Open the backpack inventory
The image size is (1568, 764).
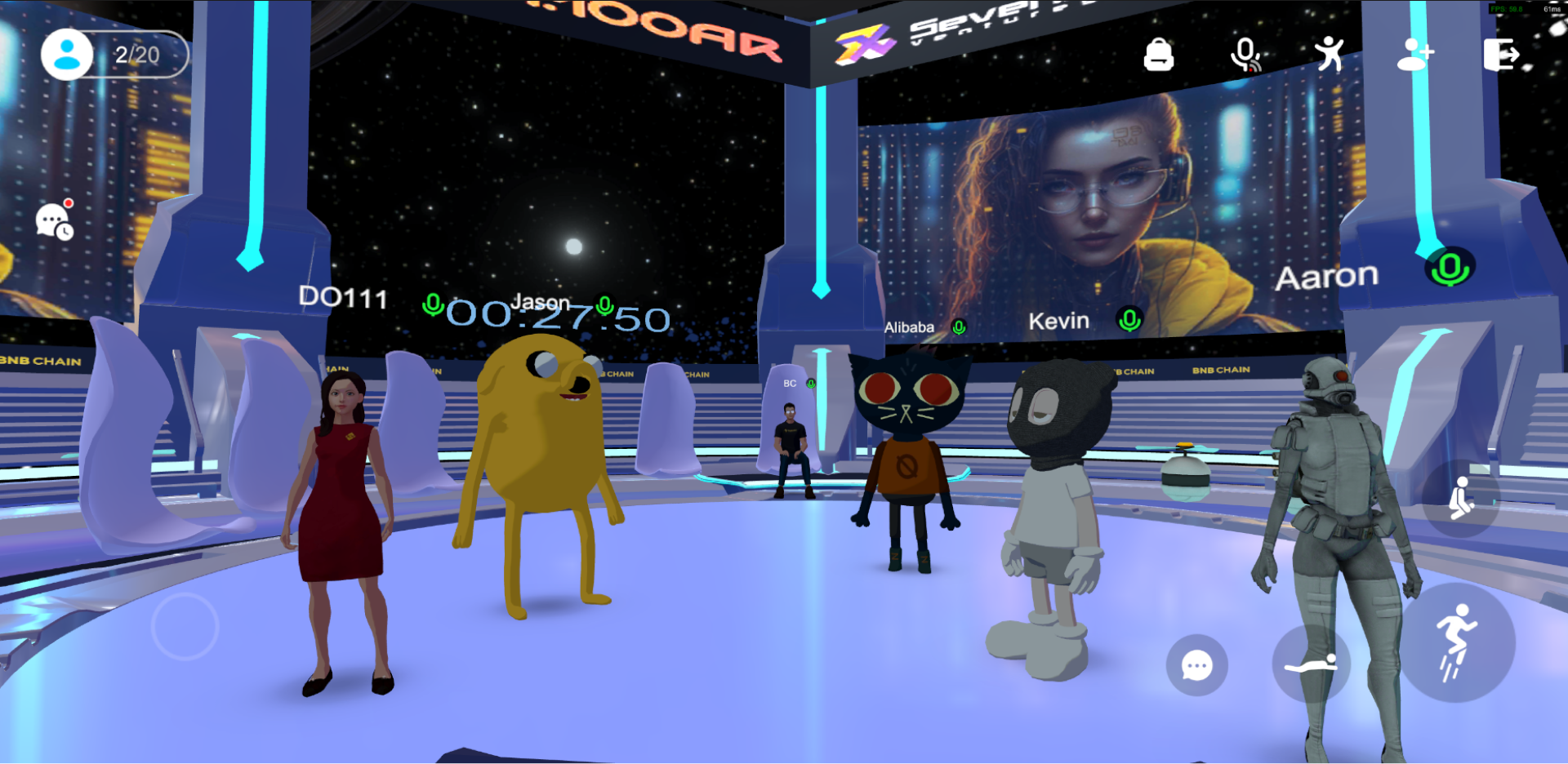pos(1159,56)
